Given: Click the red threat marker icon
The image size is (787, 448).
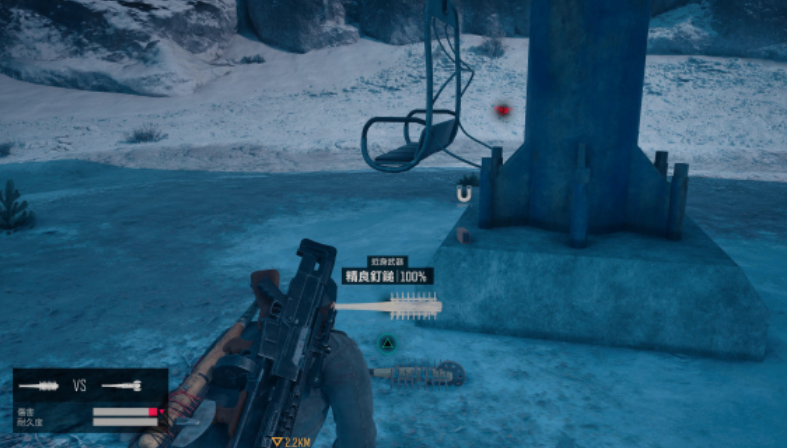Looking at the screenshot, I should pyautogui.click(x=504, y=110).
